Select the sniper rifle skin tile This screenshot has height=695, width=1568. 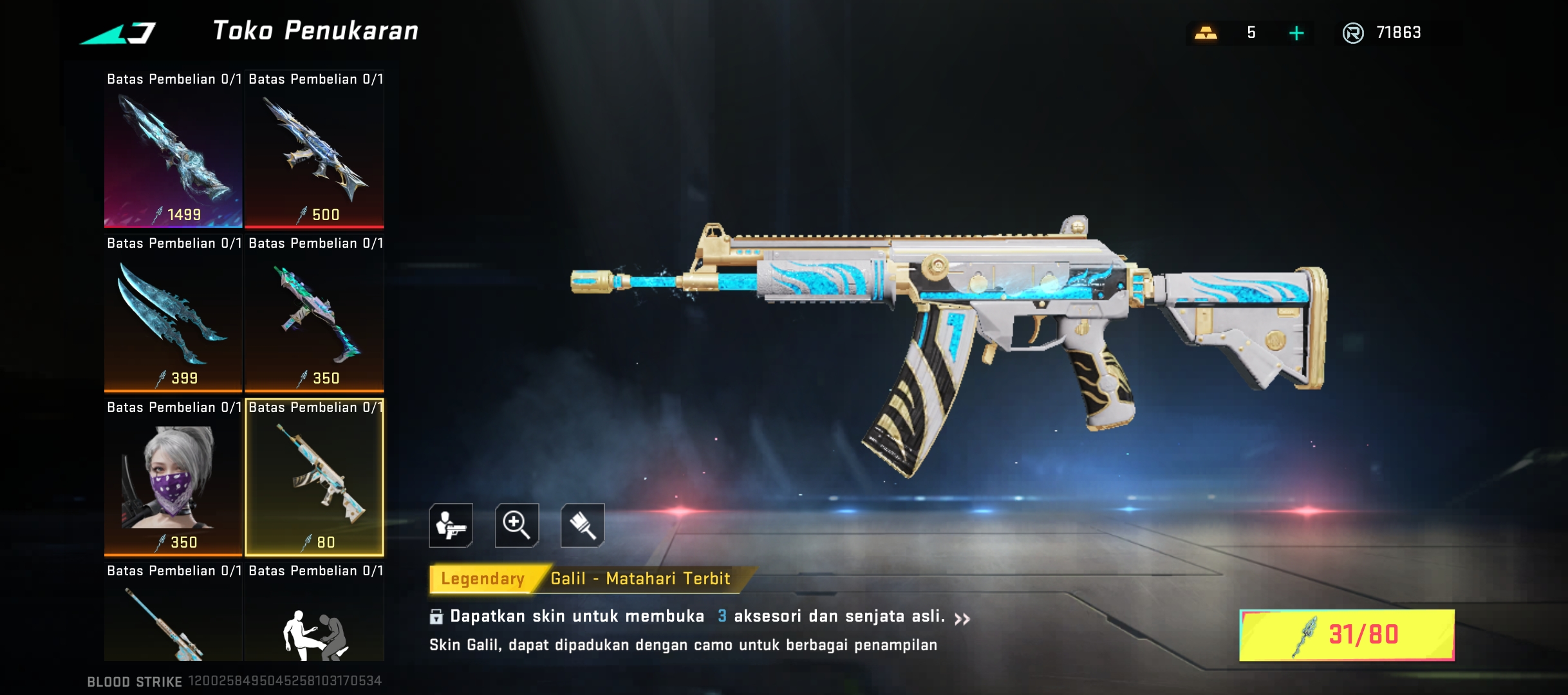point(173,621)
